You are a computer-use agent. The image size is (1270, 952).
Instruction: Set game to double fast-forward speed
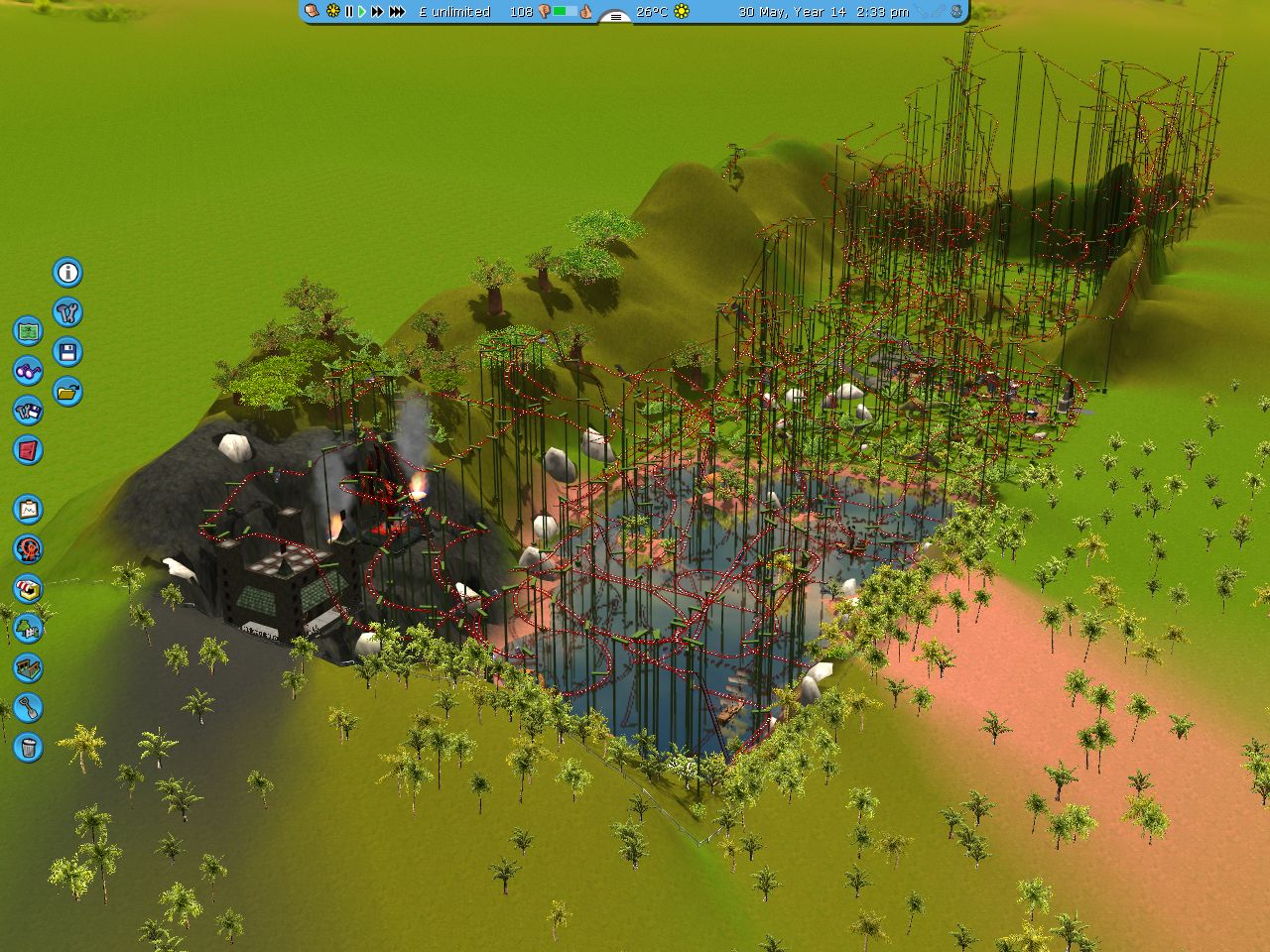pos(377,12)
